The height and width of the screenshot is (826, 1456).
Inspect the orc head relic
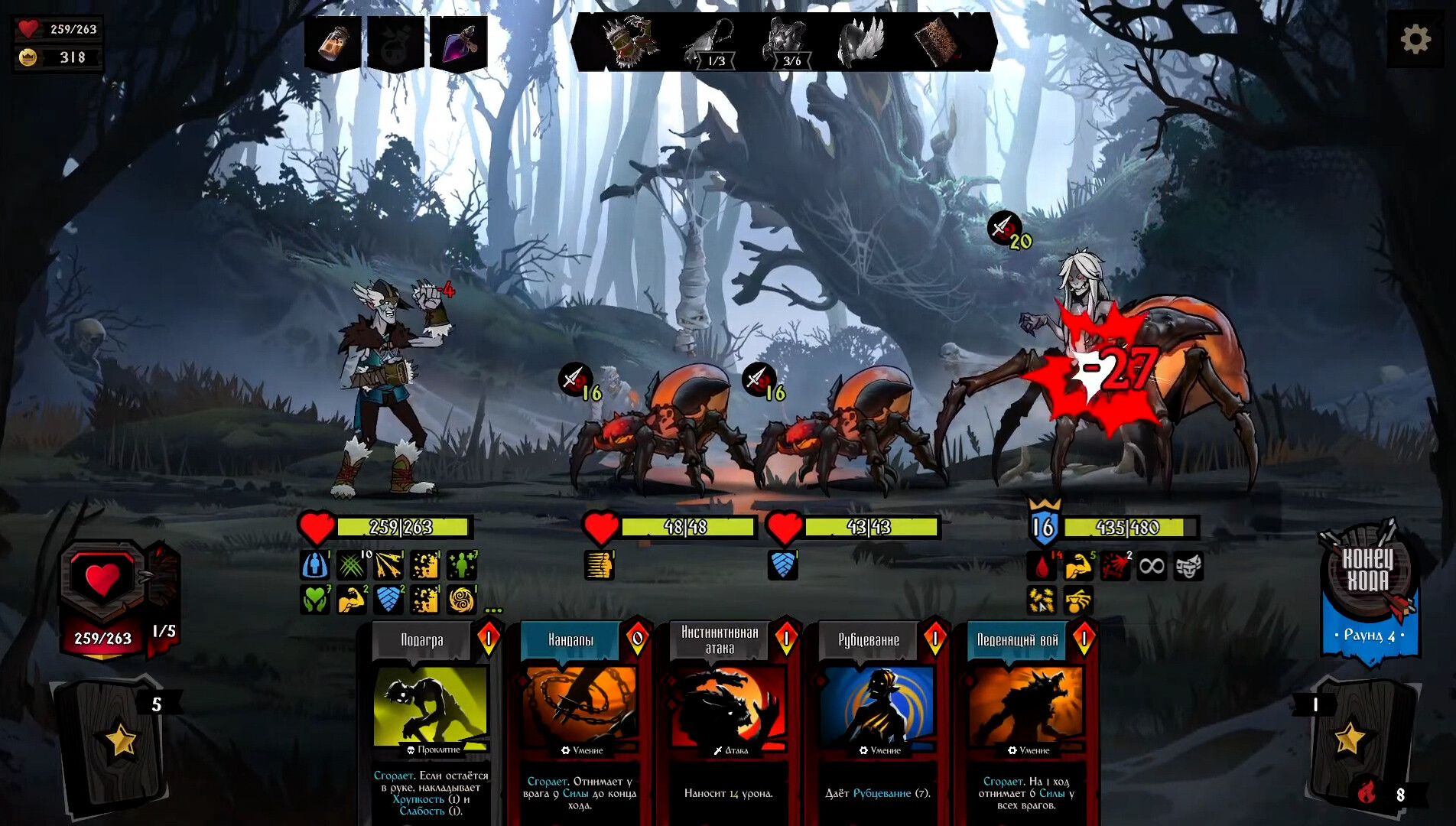[632, 41]
